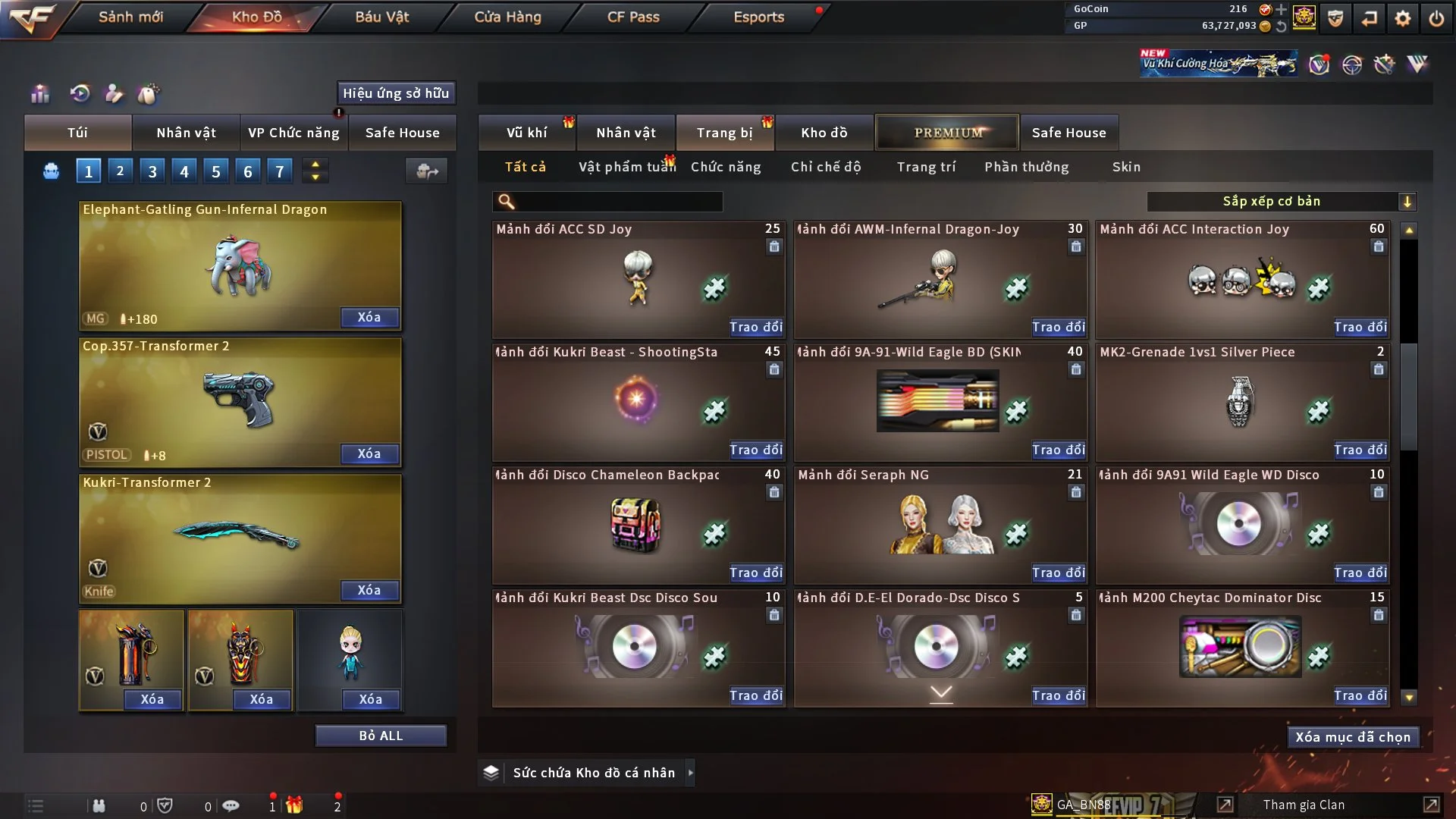Select the MK2-Grenade 1vs1 Silver Piece item
The width and height of the screenshot is (1456, 819).
click(x=1241, y=402)
